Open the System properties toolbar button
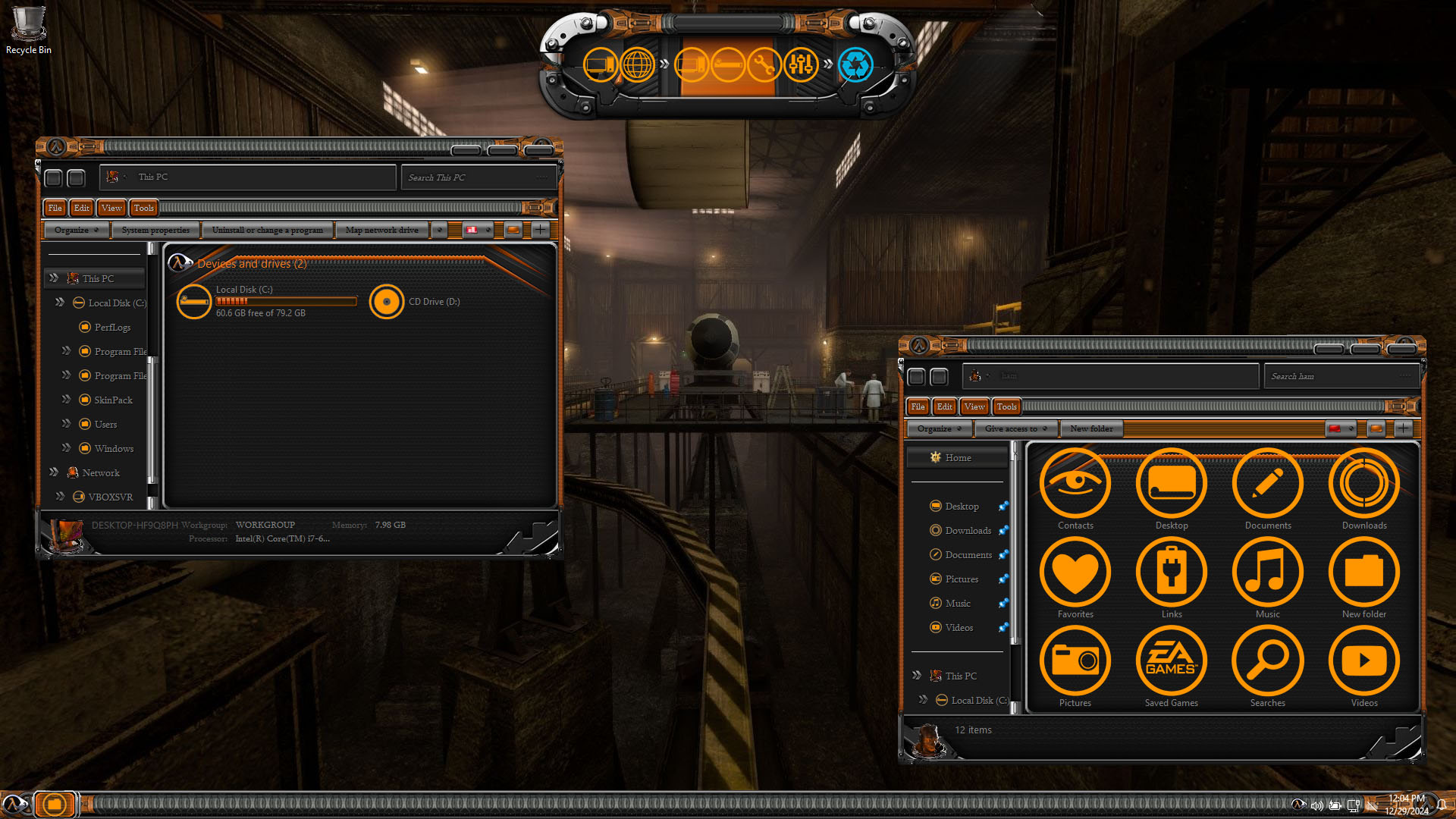This screenshot has width=1456, height=819. tap(155, 230)
